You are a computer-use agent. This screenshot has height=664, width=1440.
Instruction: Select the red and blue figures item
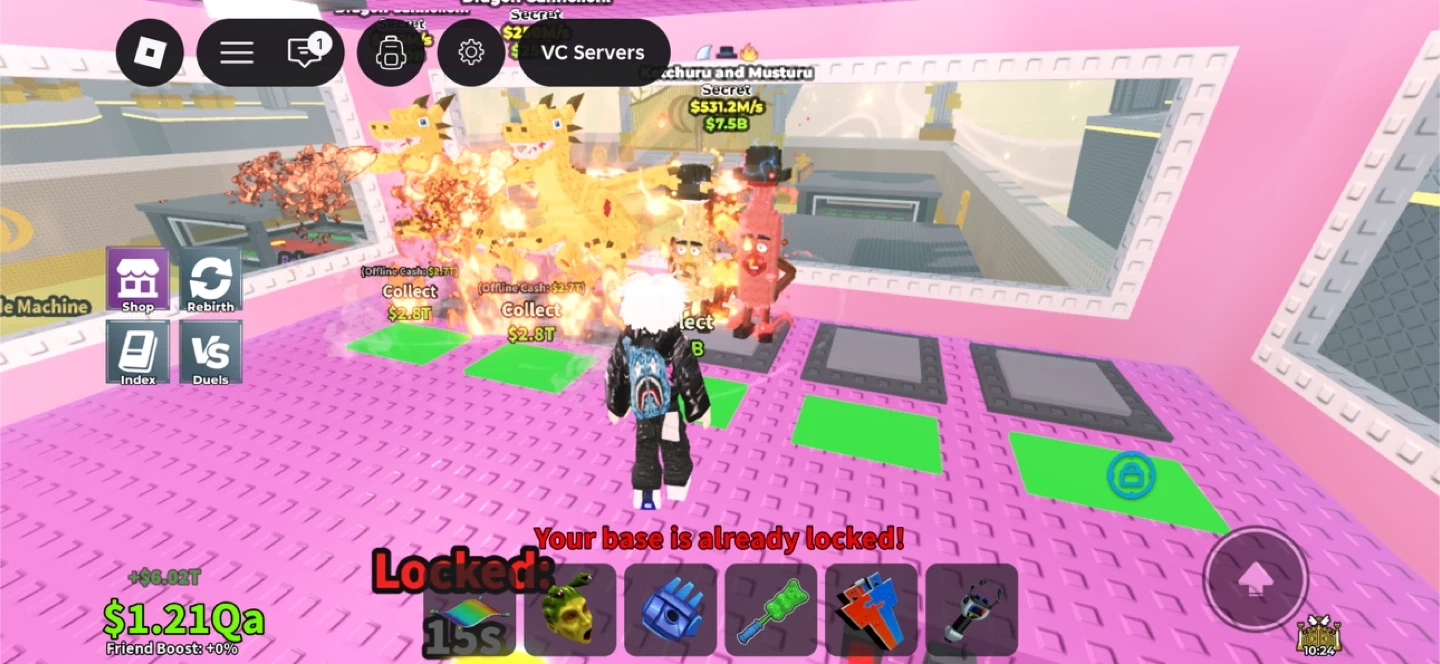871,610
